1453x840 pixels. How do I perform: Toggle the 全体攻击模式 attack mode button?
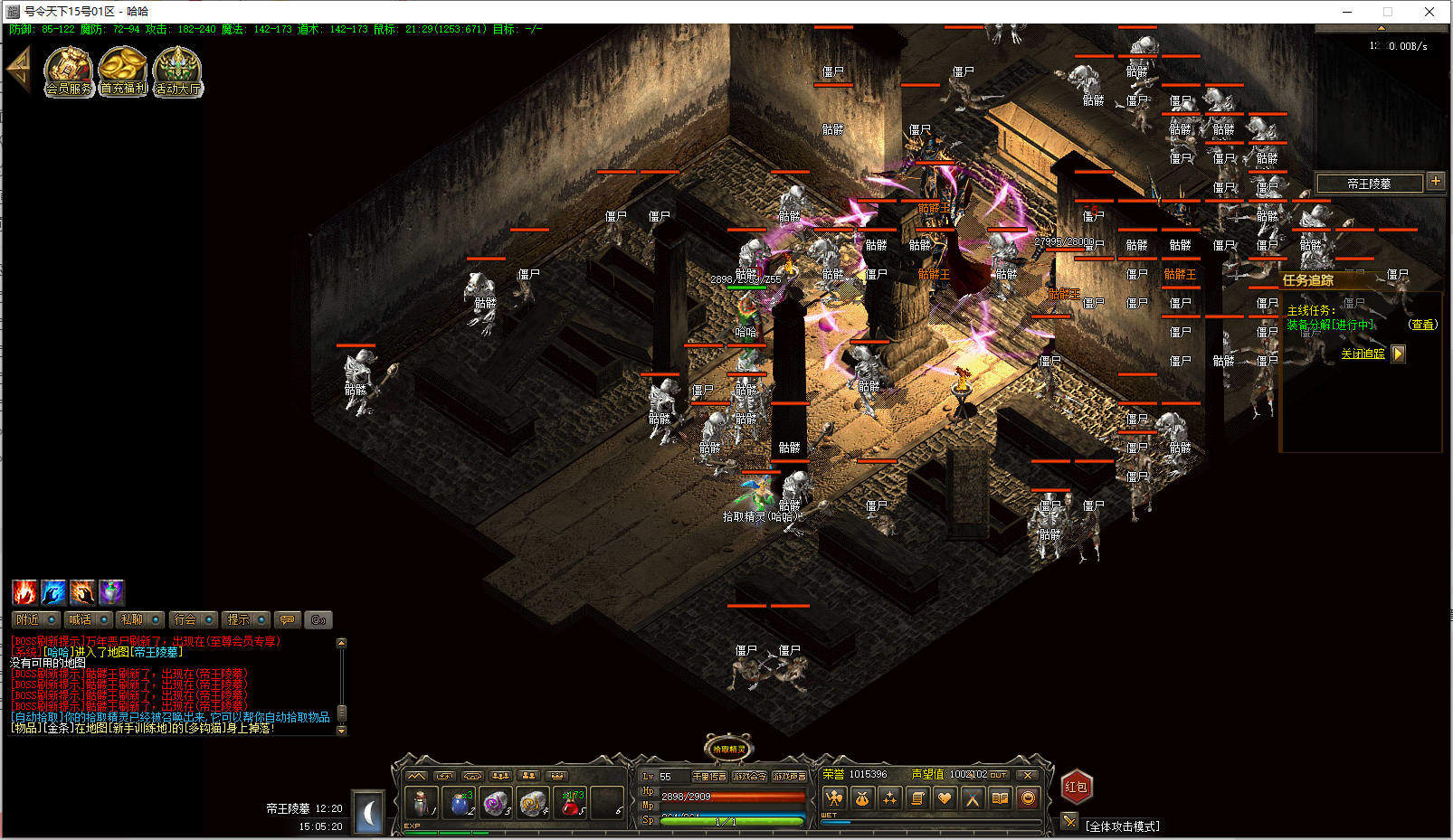click(1070, 821)
